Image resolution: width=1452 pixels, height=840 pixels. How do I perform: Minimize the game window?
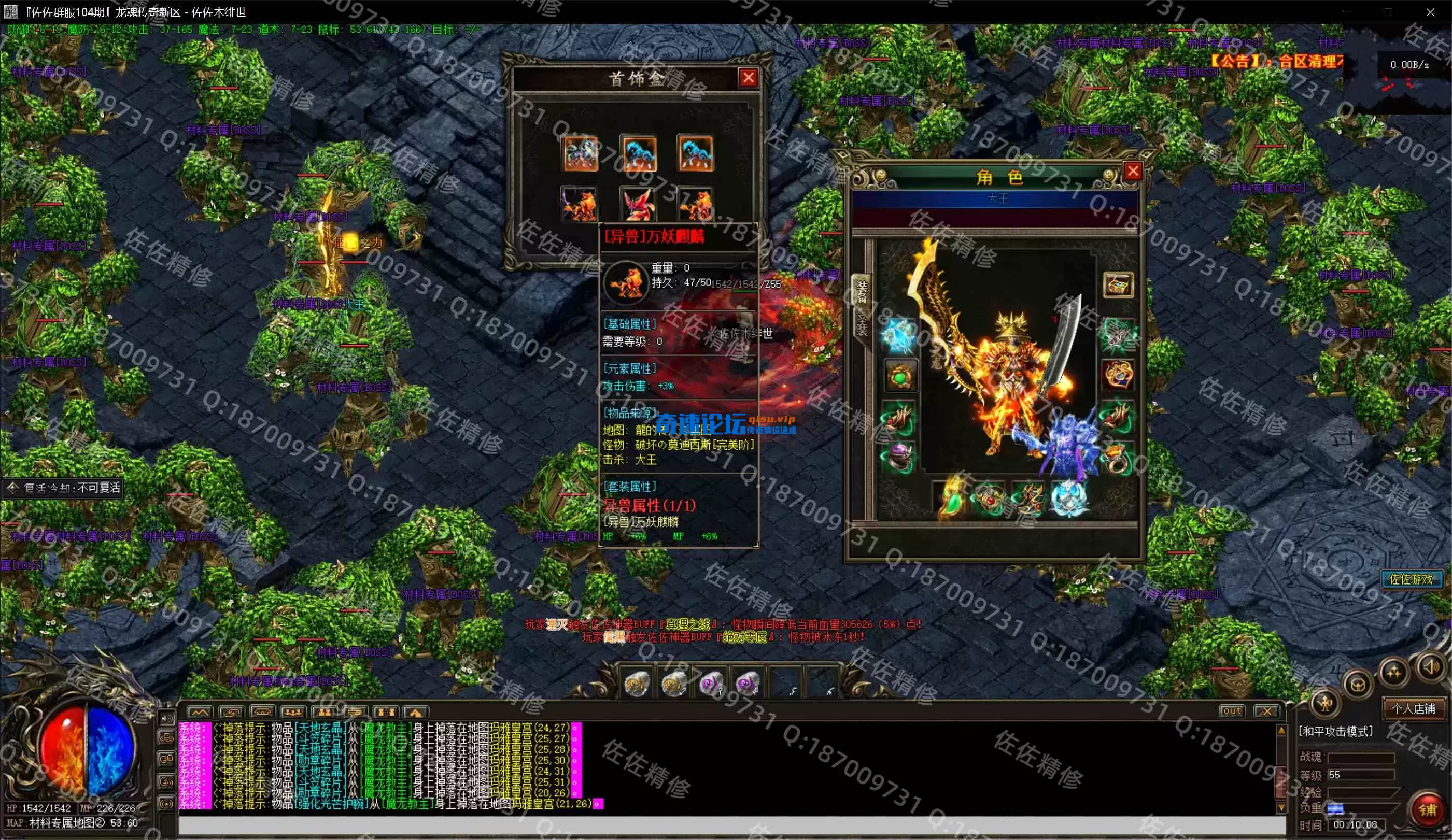click(x=1347, y=11)
